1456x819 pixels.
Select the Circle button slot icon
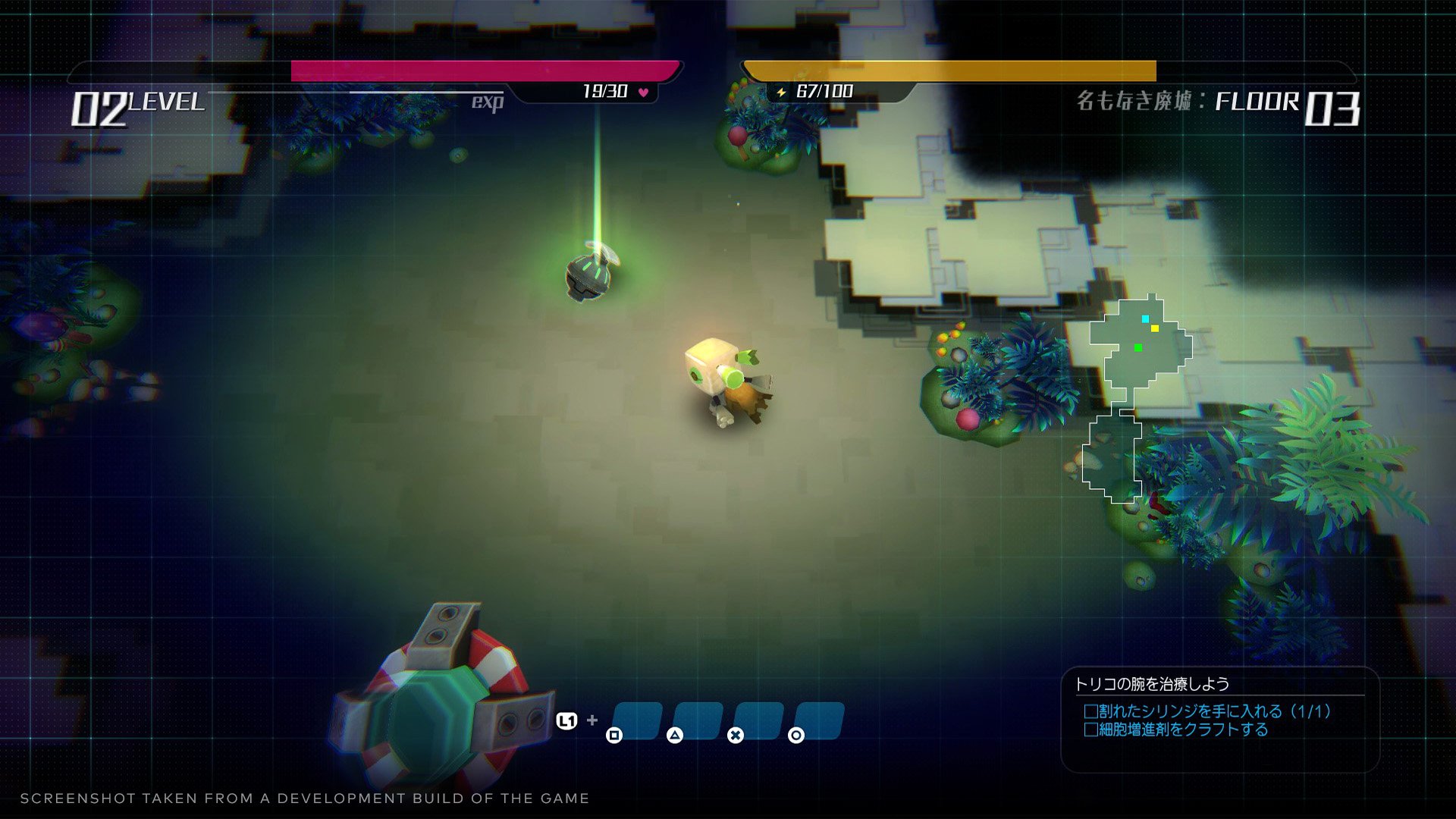coord(796,736)
